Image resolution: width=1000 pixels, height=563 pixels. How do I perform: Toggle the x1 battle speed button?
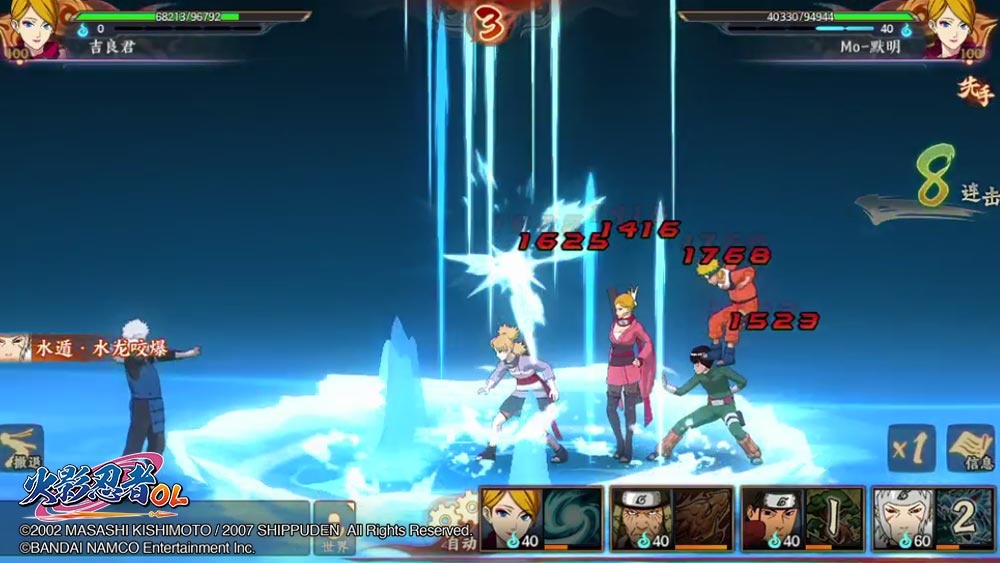(x=911, y=449)
